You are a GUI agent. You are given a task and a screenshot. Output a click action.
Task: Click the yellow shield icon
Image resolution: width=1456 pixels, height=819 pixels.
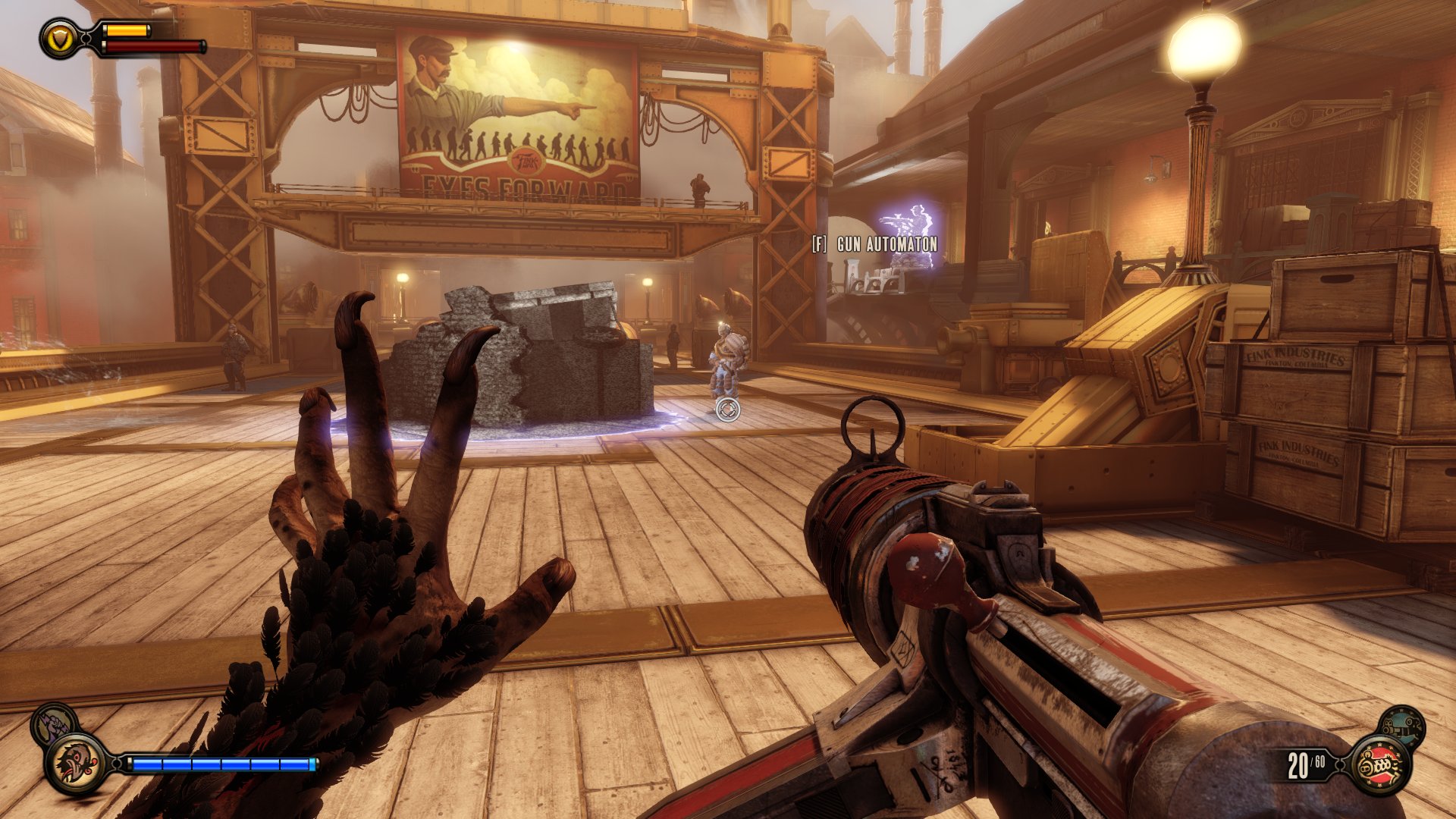click(x=60, y=38)
